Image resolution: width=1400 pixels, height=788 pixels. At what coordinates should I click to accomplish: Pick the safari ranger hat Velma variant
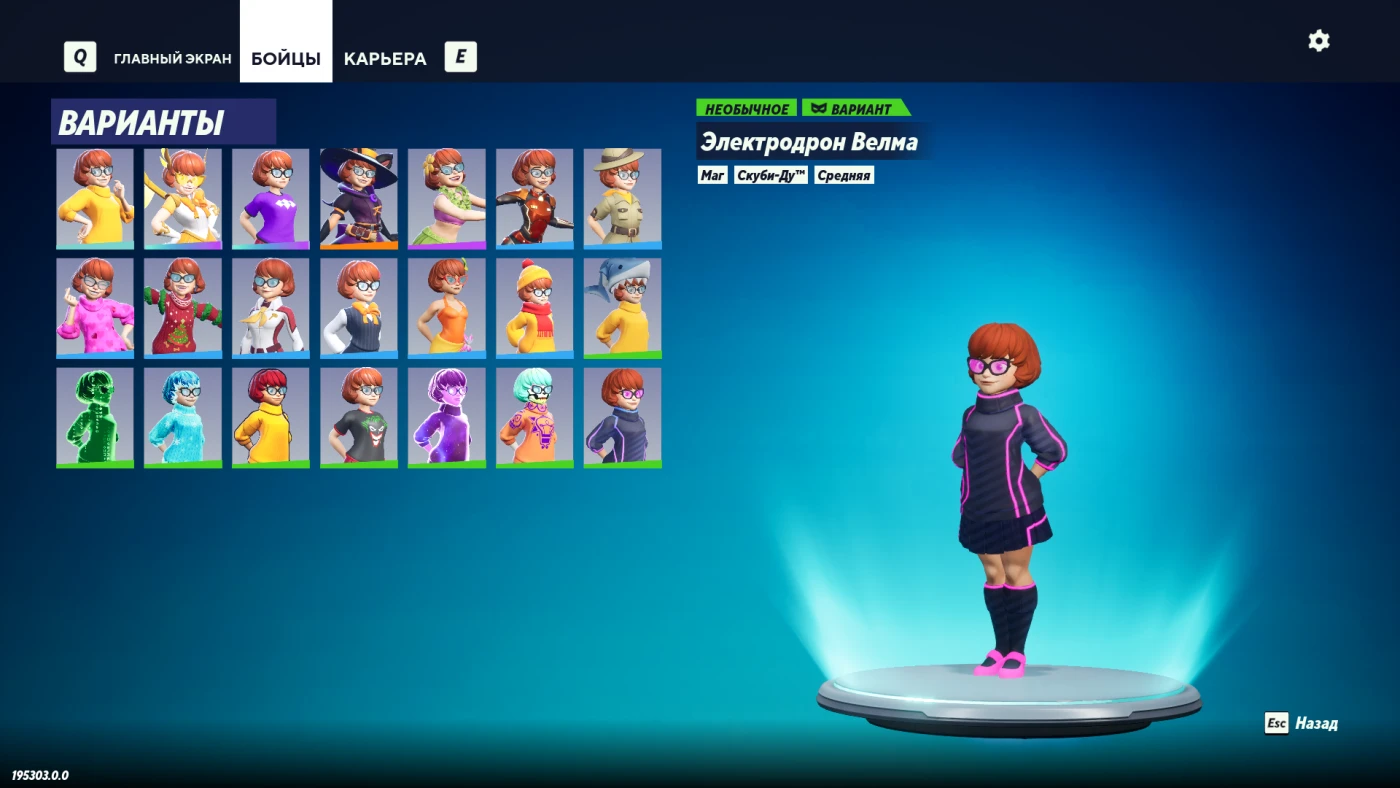(622, 198)
